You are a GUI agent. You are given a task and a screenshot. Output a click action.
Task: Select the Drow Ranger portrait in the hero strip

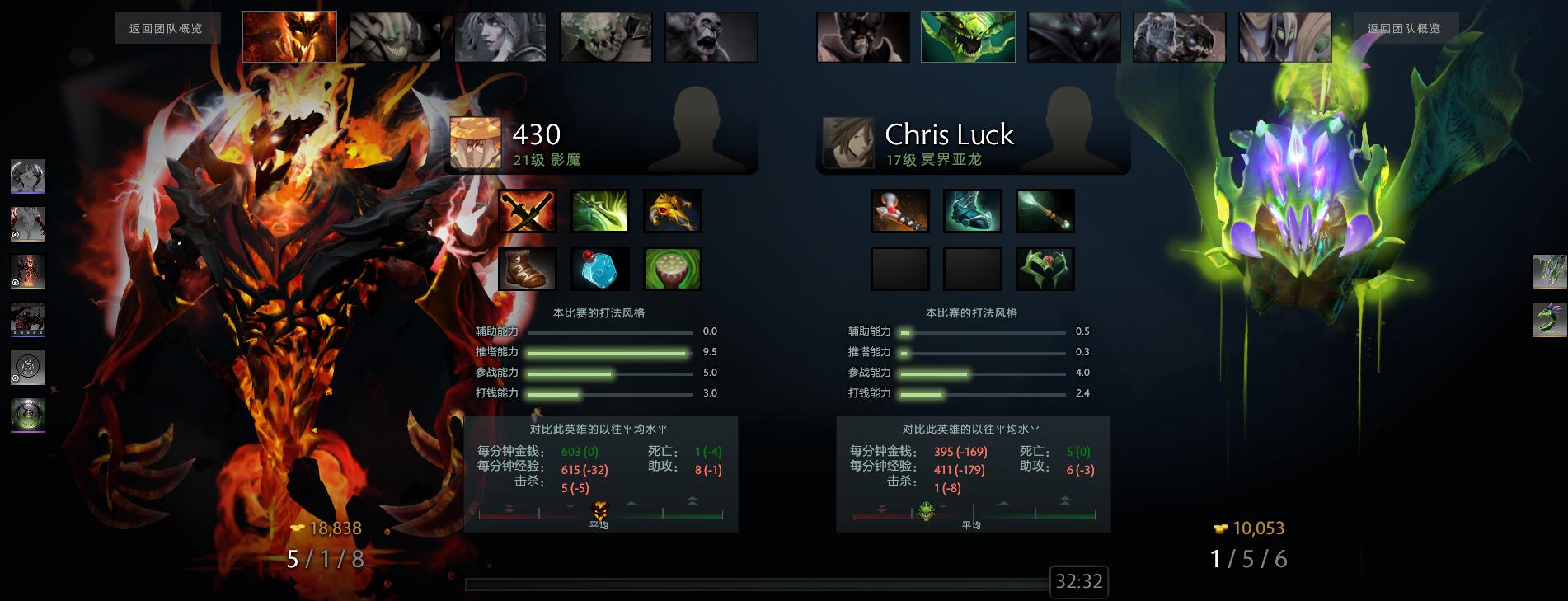coord(499,36)
